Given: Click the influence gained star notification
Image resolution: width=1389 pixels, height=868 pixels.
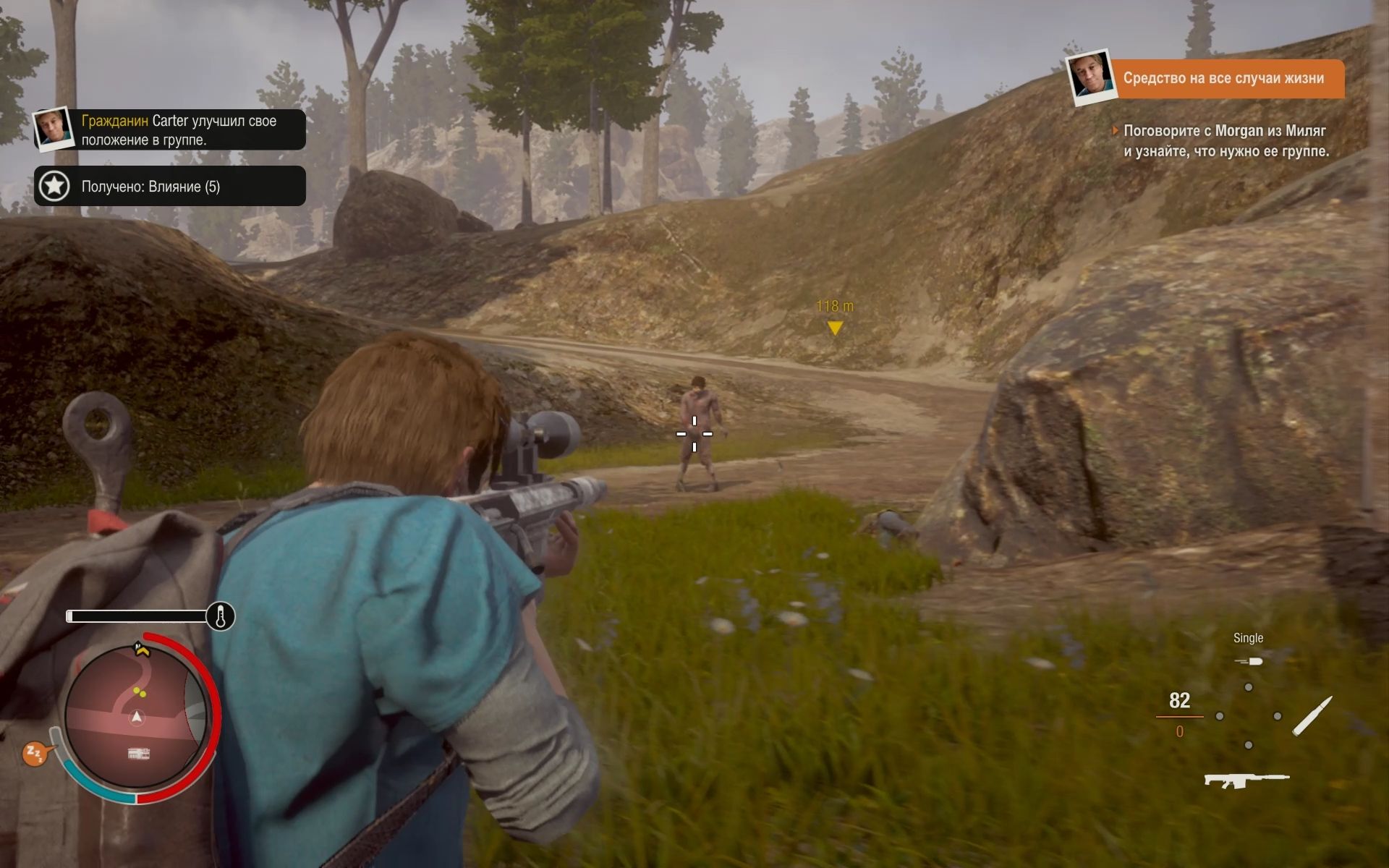Looking at the screenshot, I should coord(171,186).
